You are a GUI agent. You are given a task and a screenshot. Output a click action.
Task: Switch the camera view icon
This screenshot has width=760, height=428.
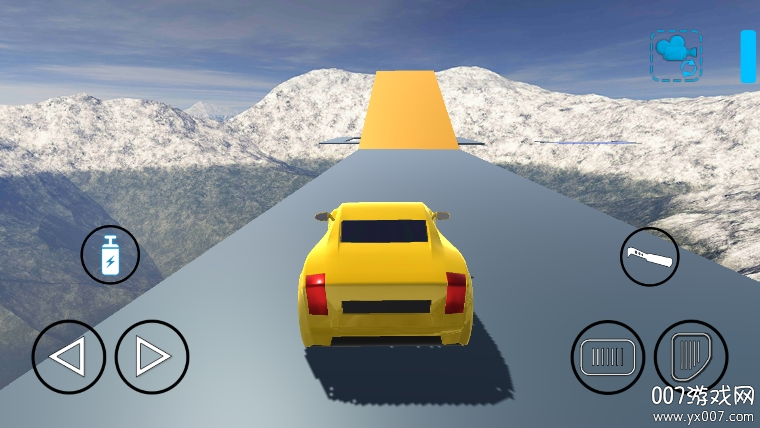(x=676, y=55)
